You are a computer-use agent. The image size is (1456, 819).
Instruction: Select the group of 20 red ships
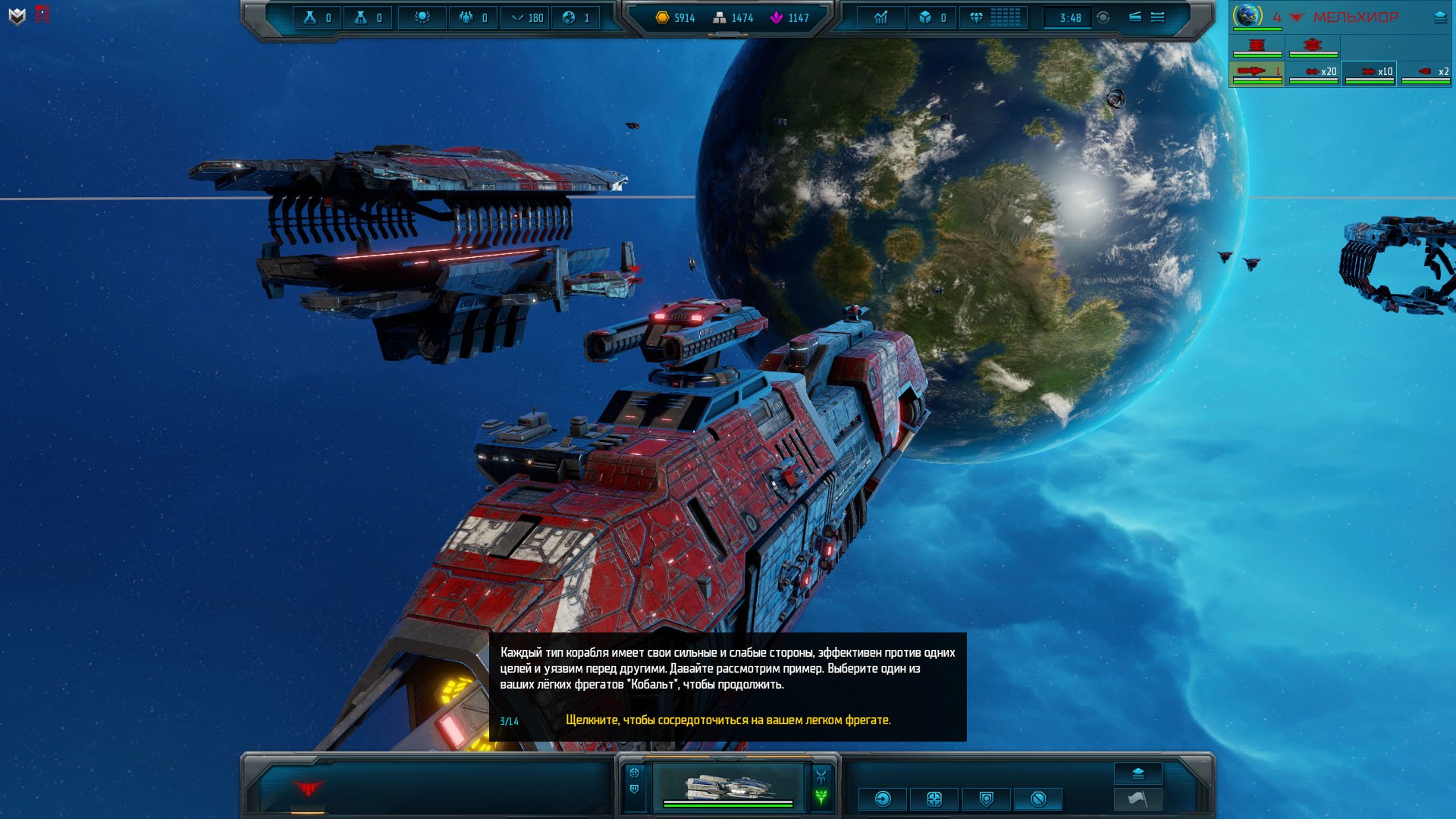[1313, 73]
